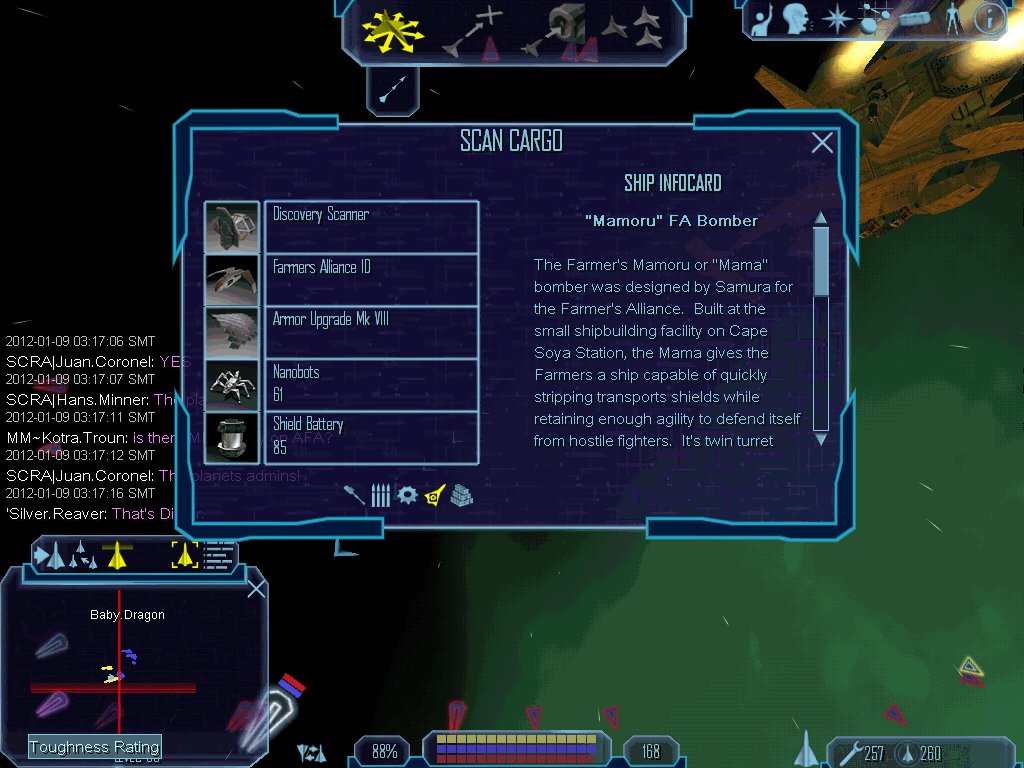The image size is (1024, 768).
Task: Close the target status window
Action: coord(256,589)
